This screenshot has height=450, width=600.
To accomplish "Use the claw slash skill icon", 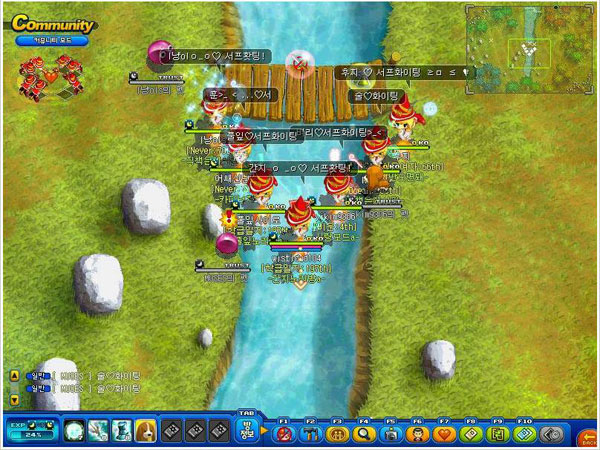I will click(x=98, y=431).
